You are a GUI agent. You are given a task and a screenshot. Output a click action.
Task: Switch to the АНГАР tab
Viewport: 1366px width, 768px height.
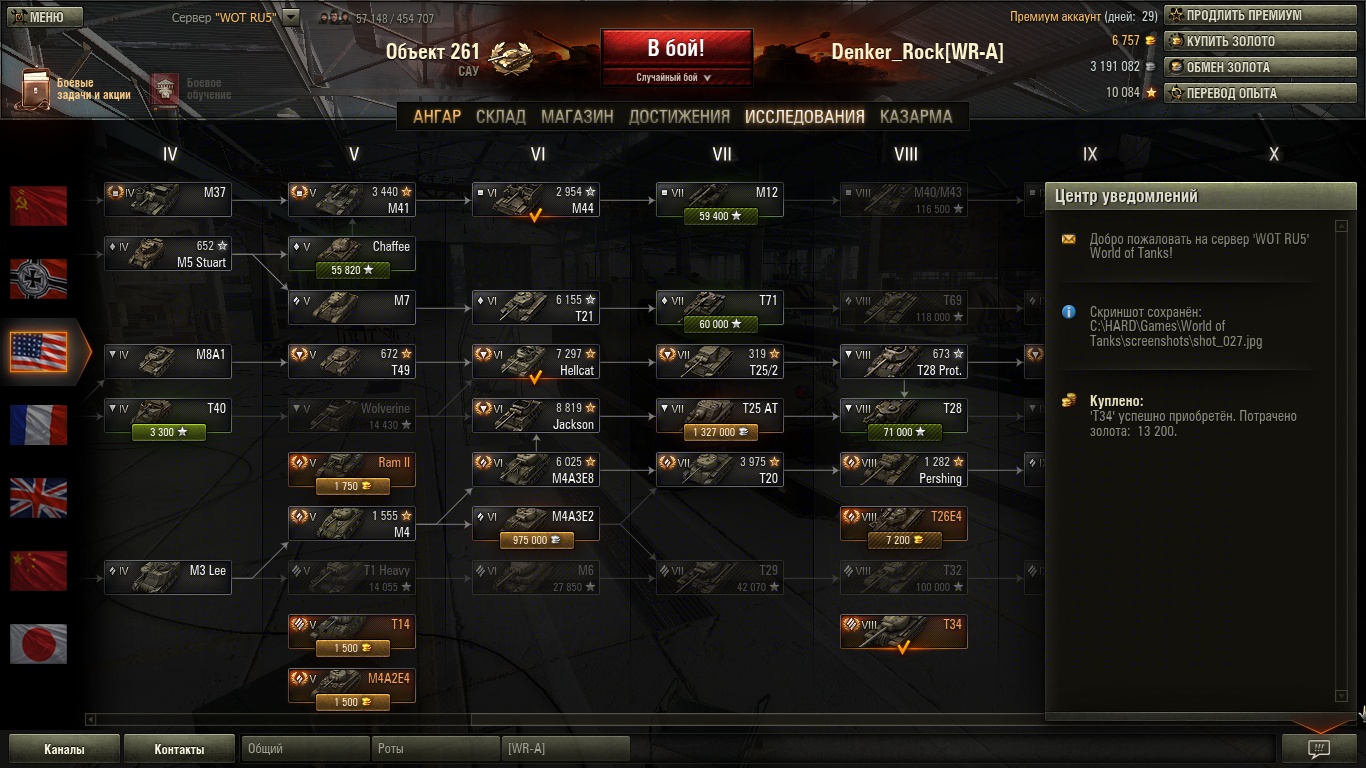(x=437, y=116)
